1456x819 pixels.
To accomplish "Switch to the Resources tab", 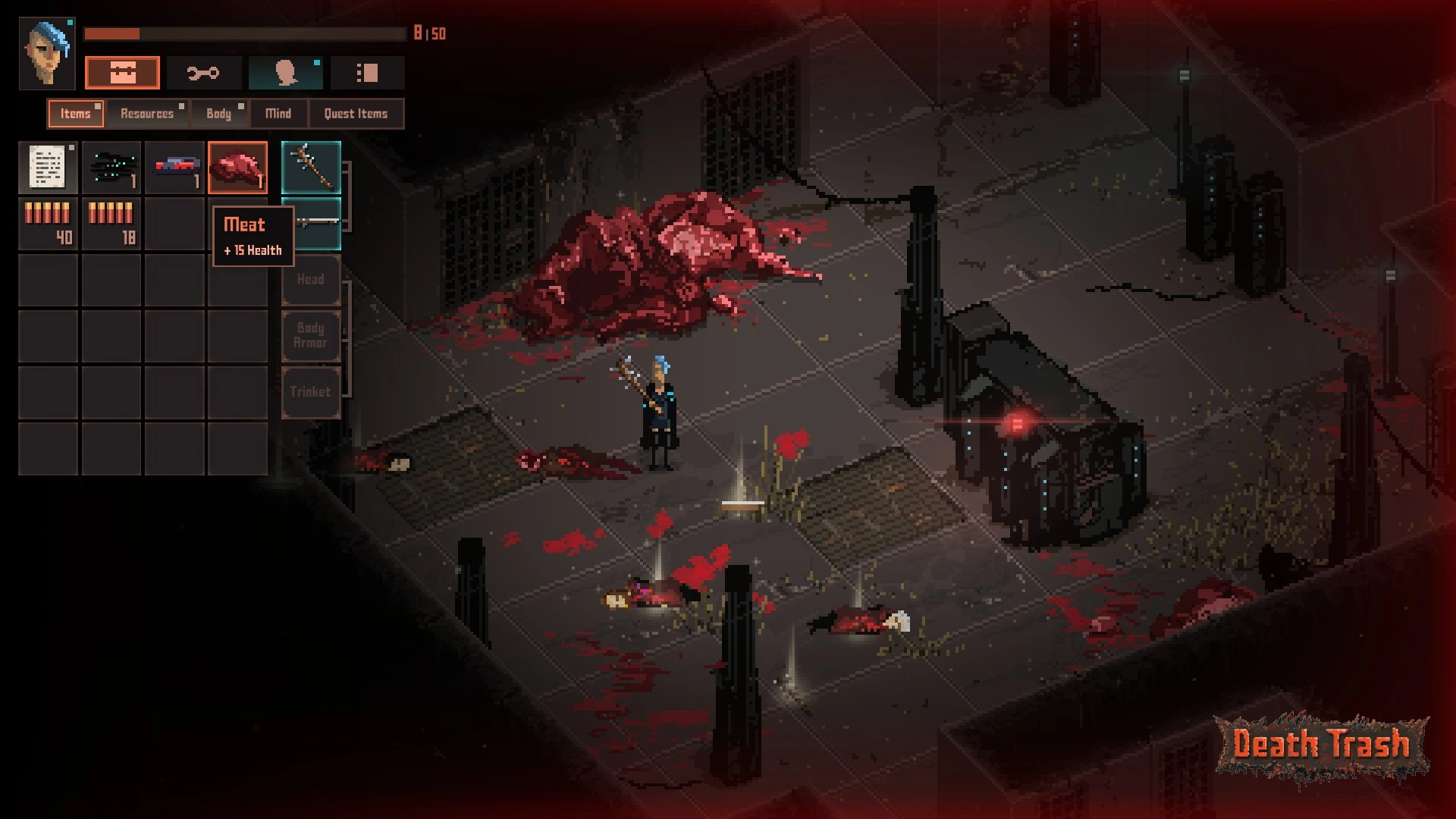I will pos(147,114).
